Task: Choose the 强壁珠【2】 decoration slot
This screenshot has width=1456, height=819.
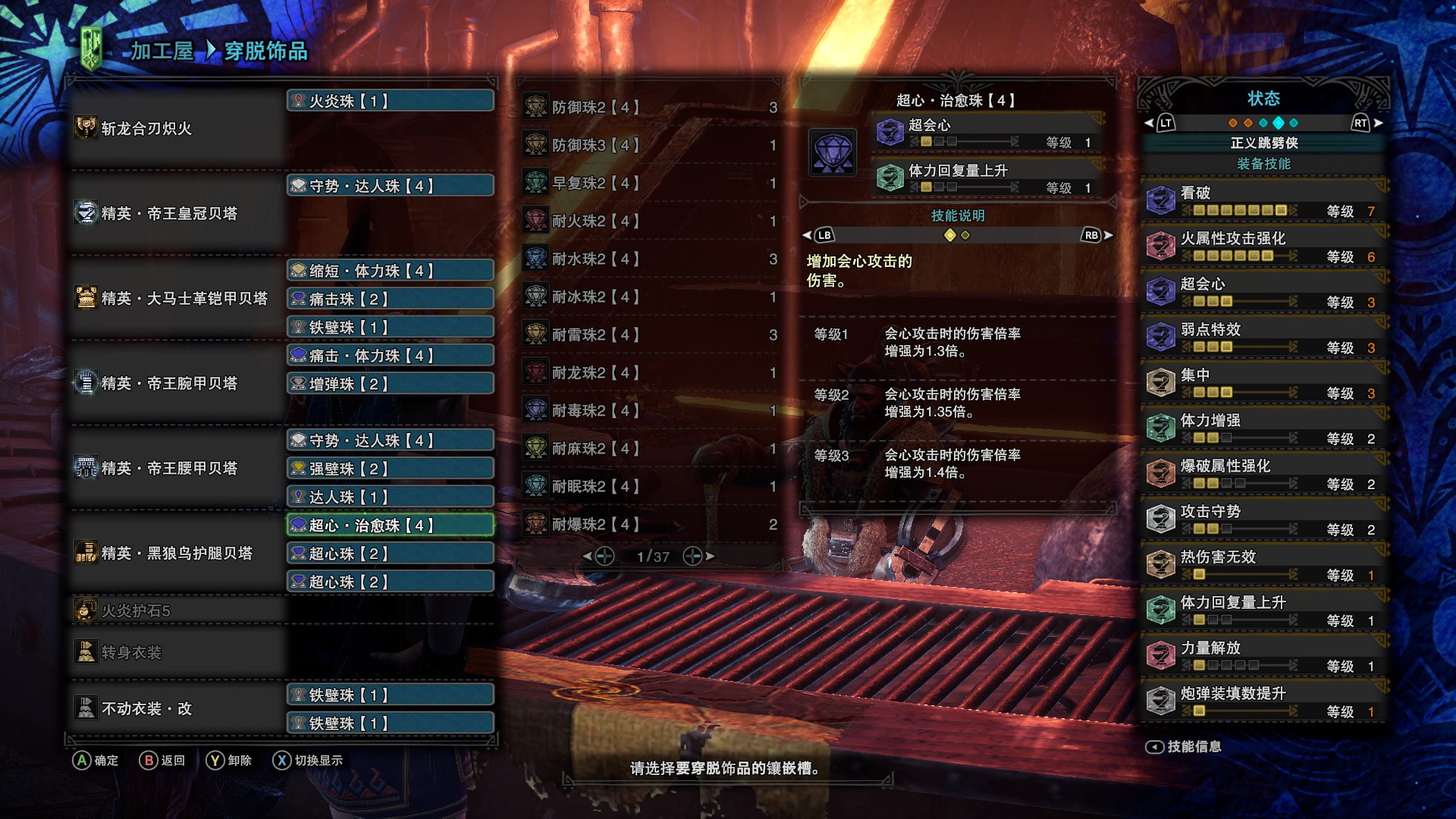Action: (x=391, y=469)
